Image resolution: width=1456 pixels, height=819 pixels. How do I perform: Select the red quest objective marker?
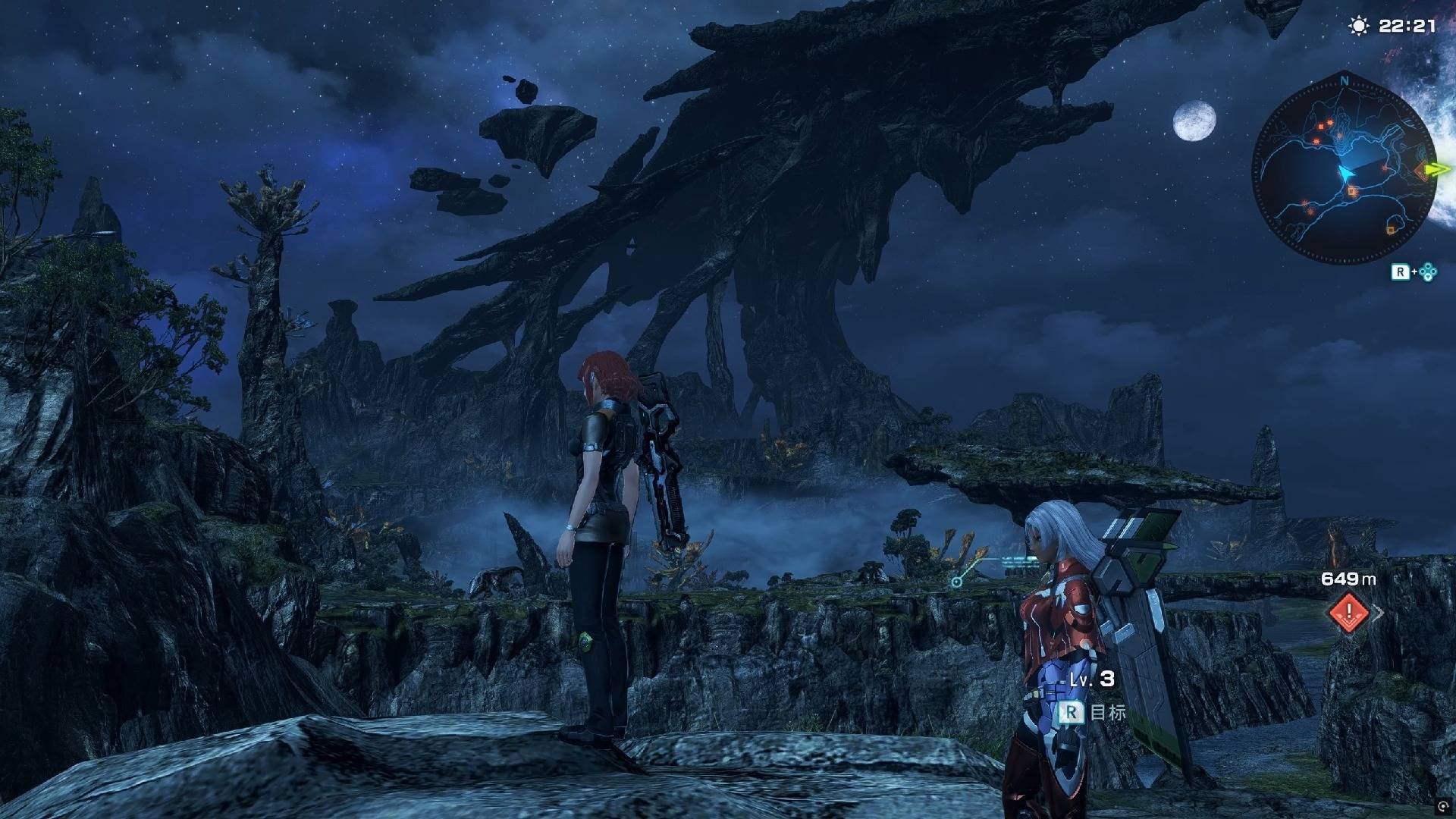[x=1349, y=611]
